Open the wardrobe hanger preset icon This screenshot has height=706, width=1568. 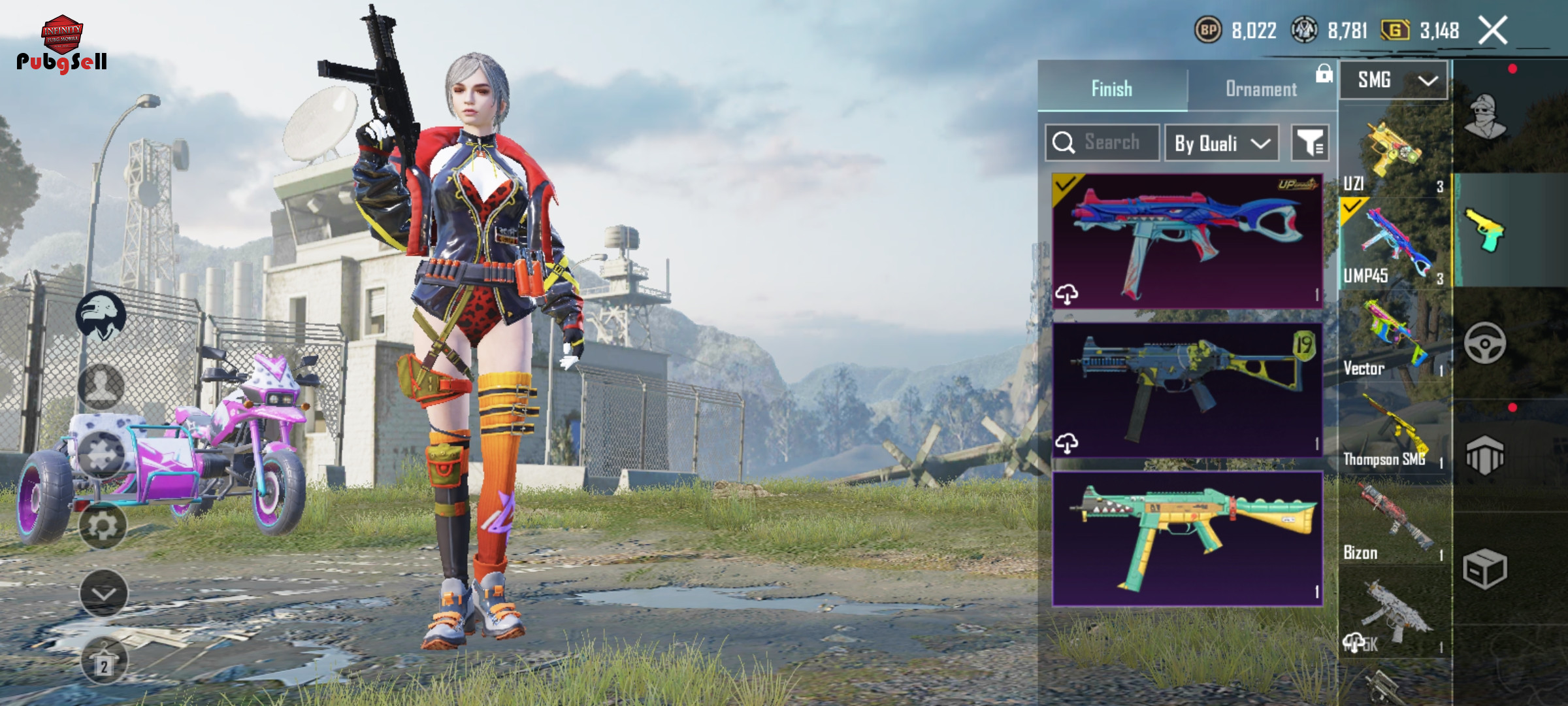[104, 660]
